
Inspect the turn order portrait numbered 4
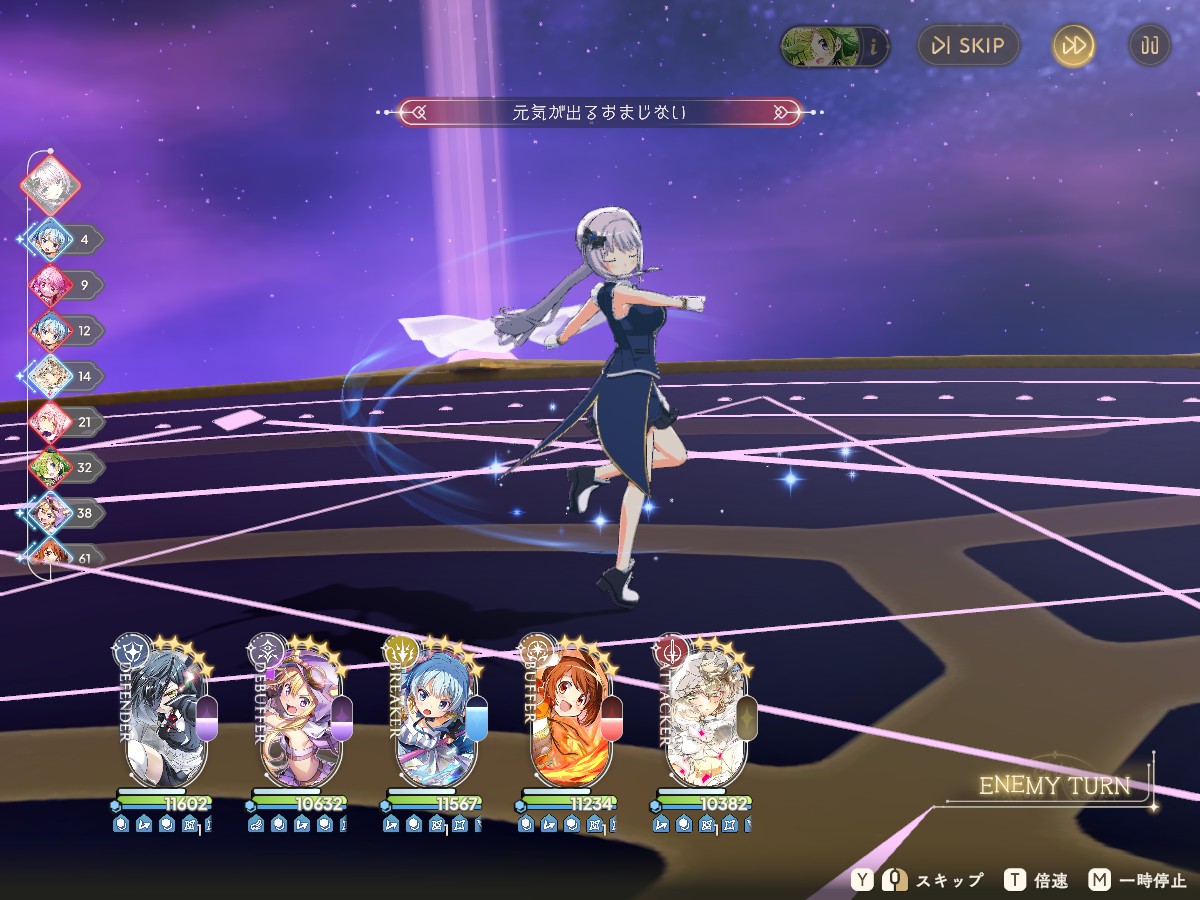pos(49,240)
